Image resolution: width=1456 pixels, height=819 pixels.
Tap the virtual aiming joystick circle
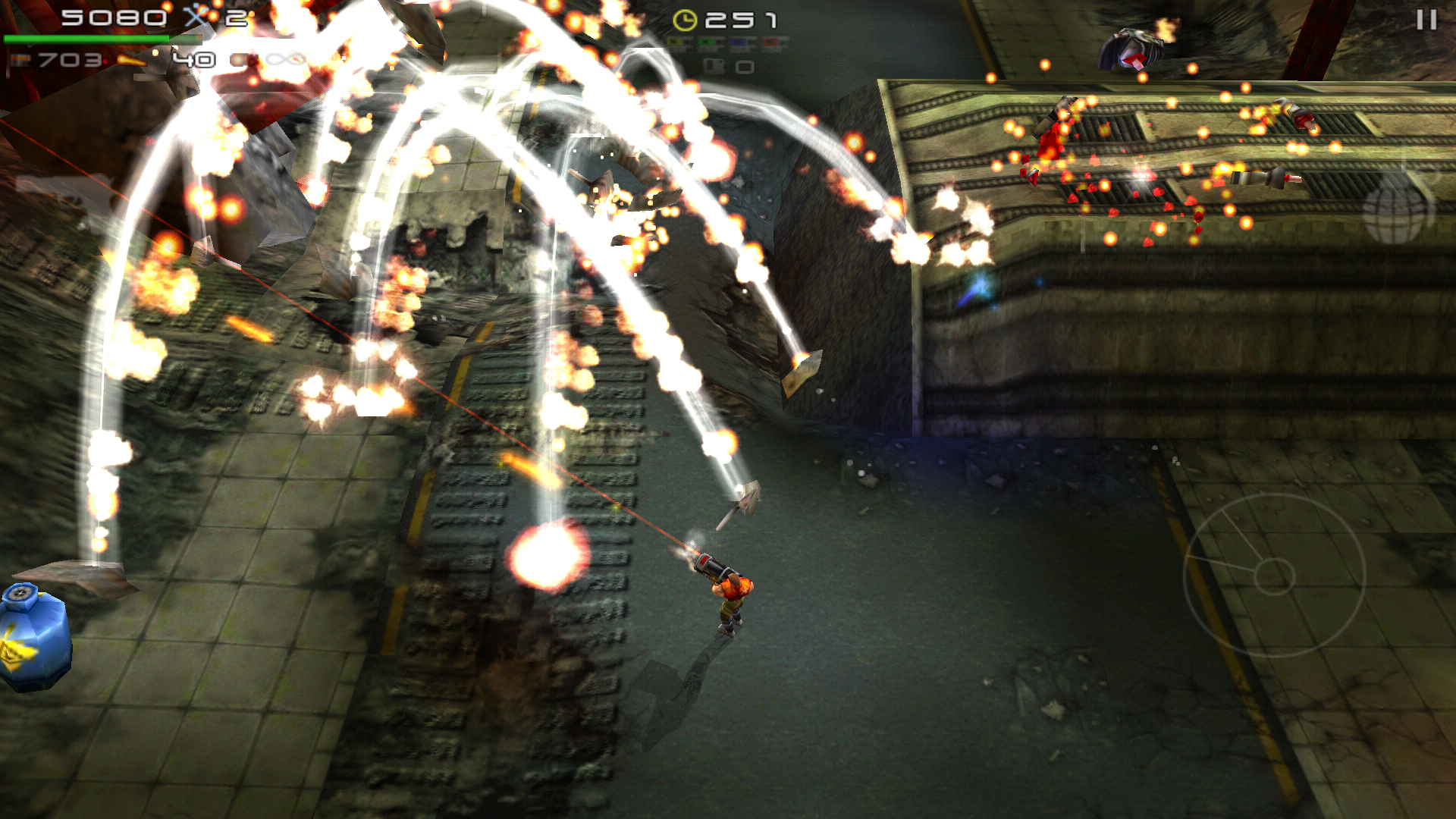(1274, 576)
